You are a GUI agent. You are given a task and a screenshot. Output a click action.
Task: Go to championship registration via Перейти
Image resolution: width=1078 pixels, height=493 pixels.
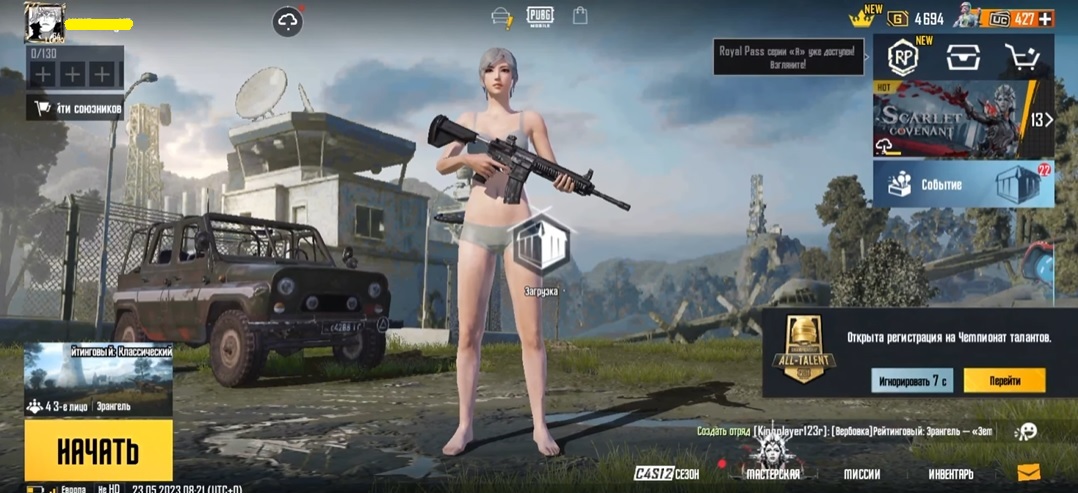point(1005,381)
